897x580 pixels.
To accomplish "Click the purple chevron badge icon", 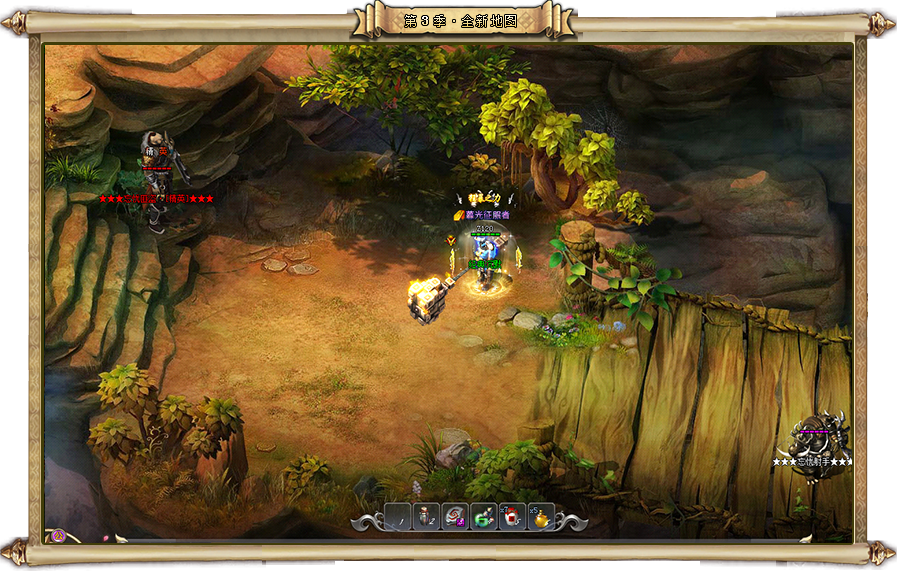I will pos(58,536).
